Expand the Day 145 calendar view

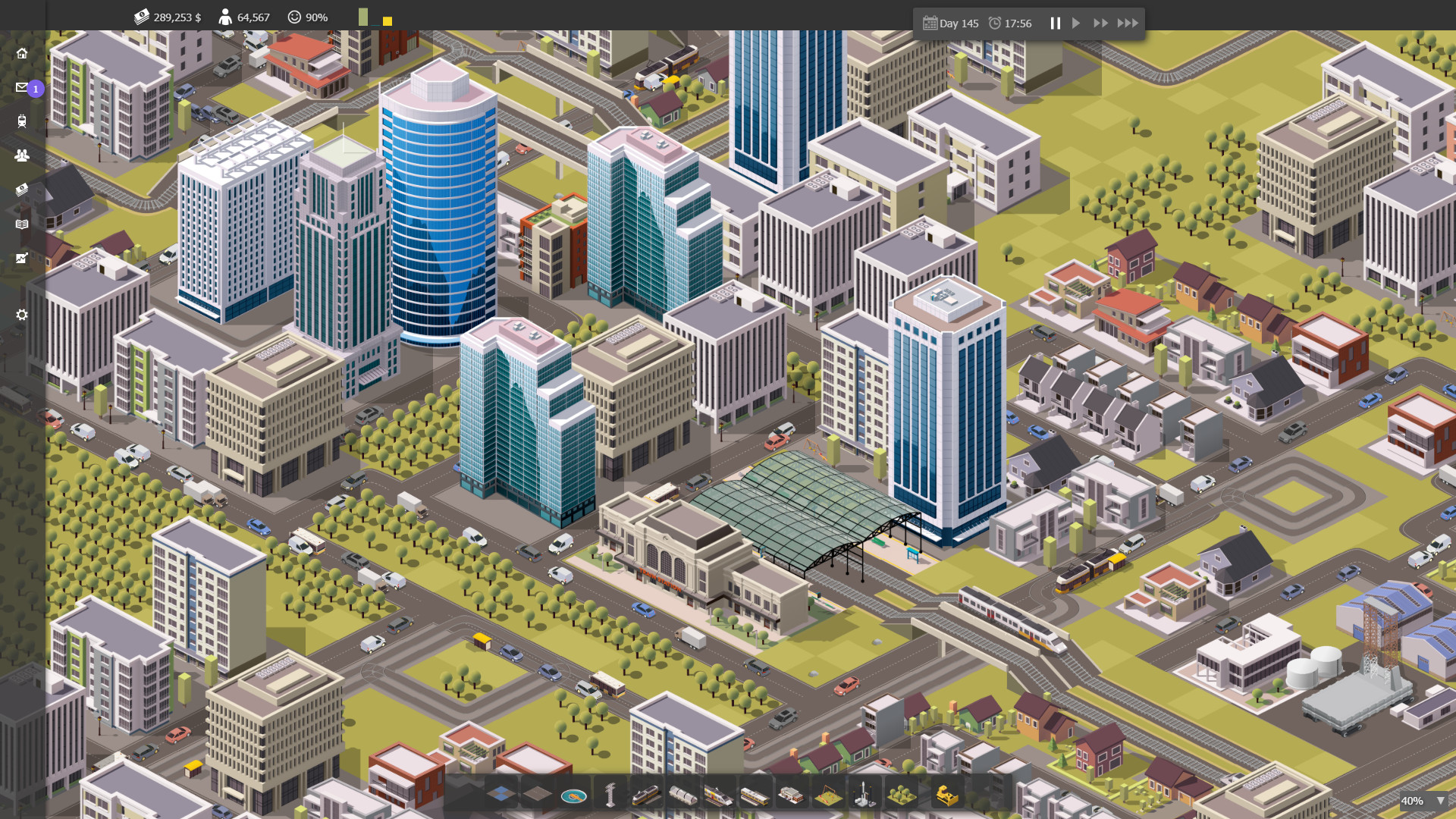pos(950,23)
